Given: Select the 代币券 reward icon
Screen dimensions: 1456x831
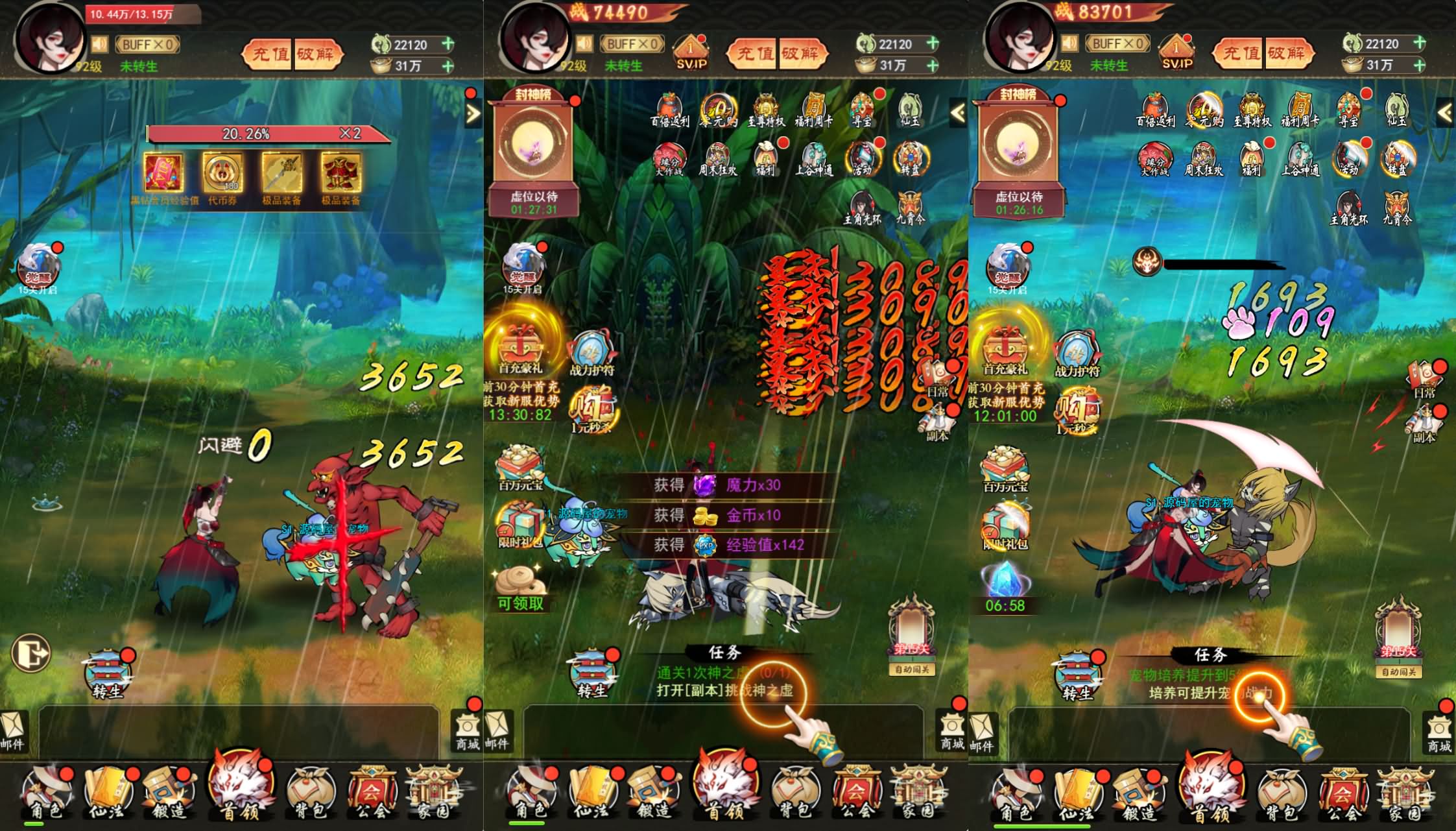Looking at the screenshot, I should [x=222, y=174].
